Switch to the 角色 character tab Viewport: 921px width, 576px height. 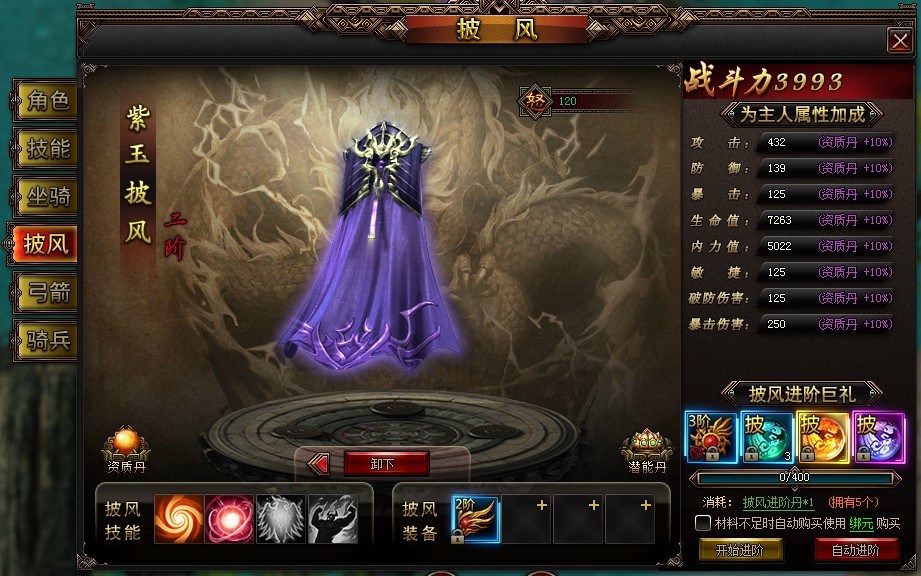pos(46,101)
